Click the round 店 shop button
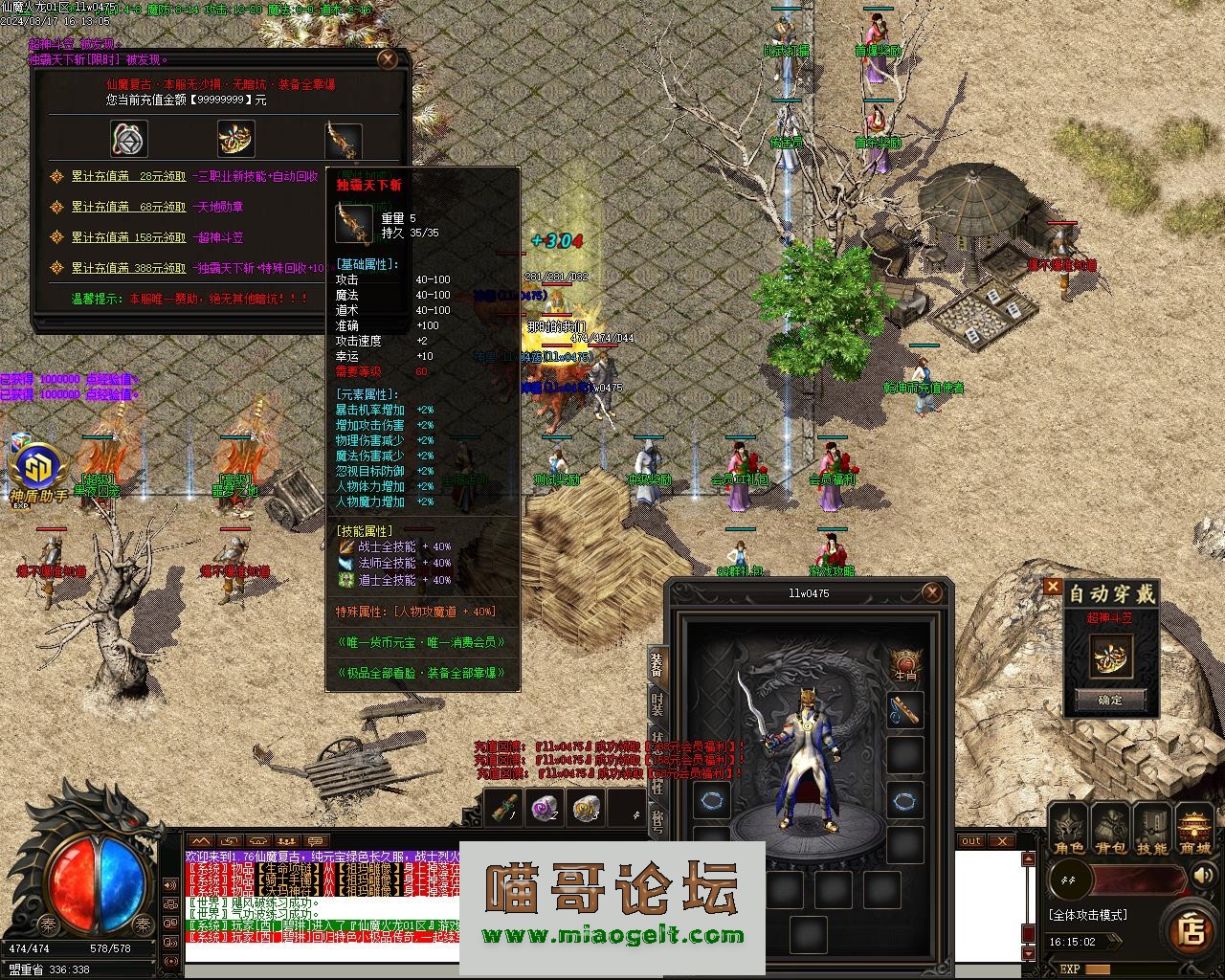Viewport: 1225px width, 980px height. (1192, 929)
